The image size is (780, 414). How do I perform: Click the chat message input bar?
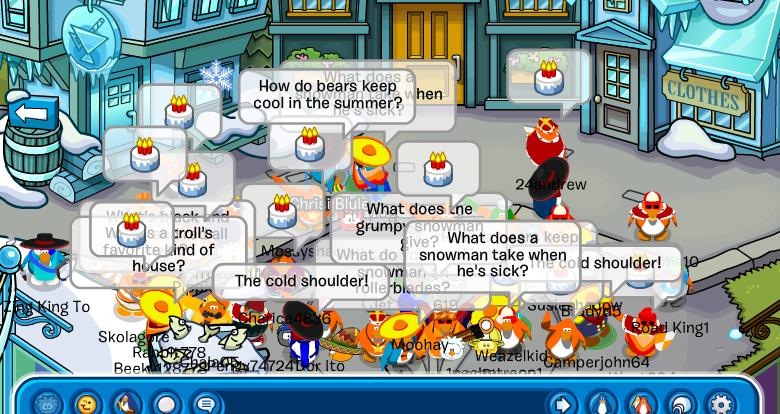(380, 403)
